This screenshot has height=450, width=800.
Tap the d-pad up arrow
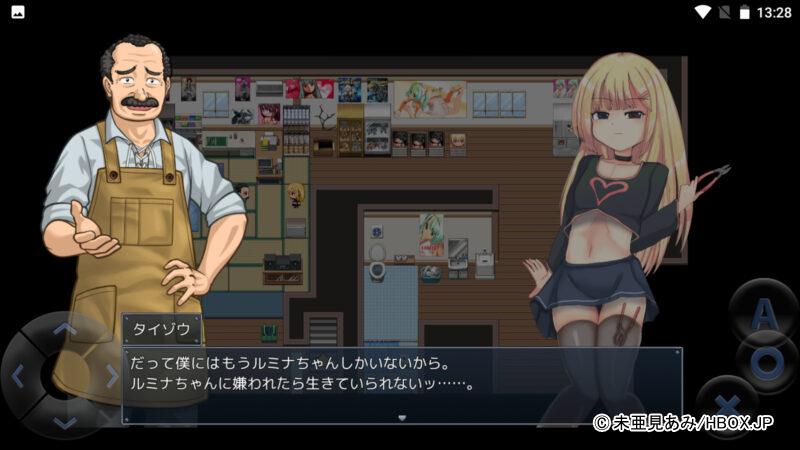pos(64,328)
